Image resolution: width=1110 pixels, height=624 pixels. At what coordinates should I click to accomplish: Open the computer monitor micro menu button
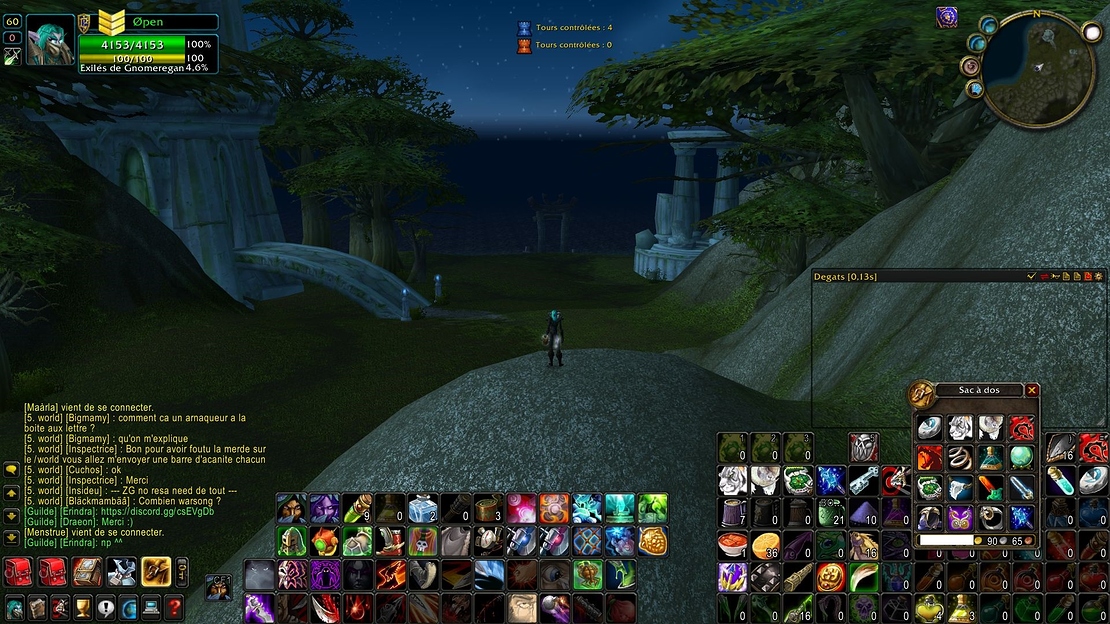pos(151,607)
